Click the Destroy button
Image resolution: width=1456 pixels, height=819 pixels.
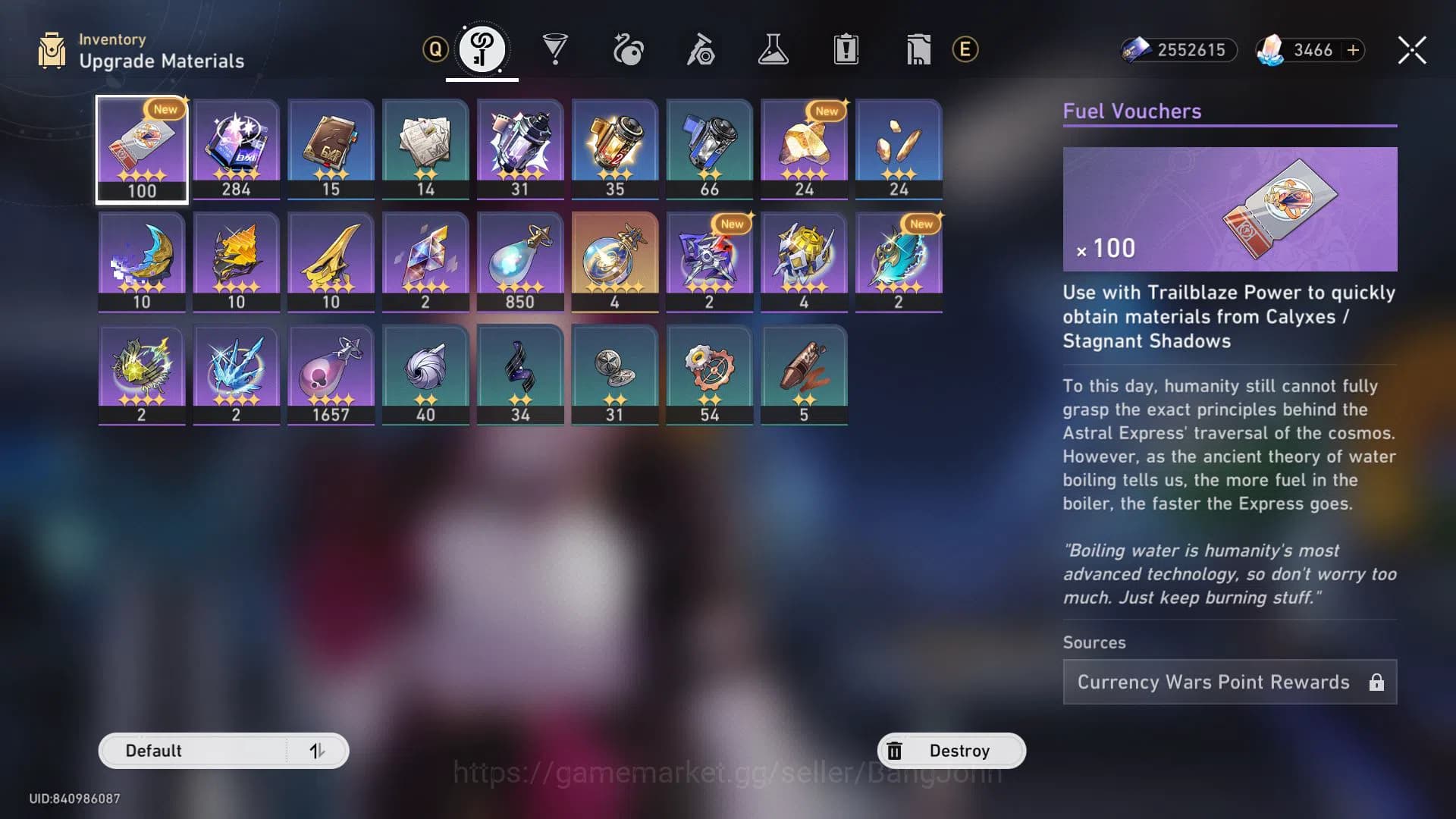(x=960, y=750)
